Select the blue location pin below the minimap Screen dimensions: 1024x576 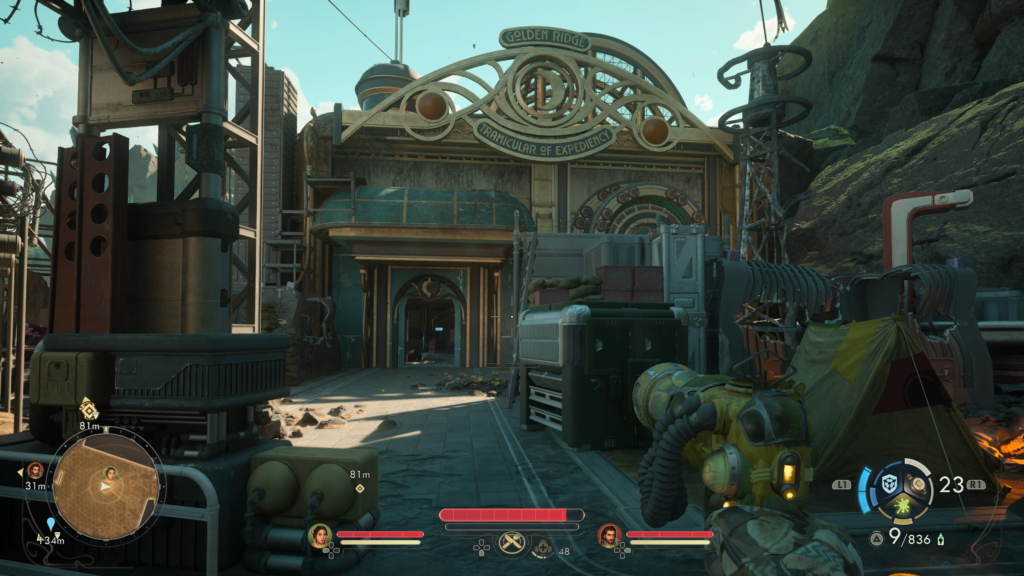click(51, 523)
